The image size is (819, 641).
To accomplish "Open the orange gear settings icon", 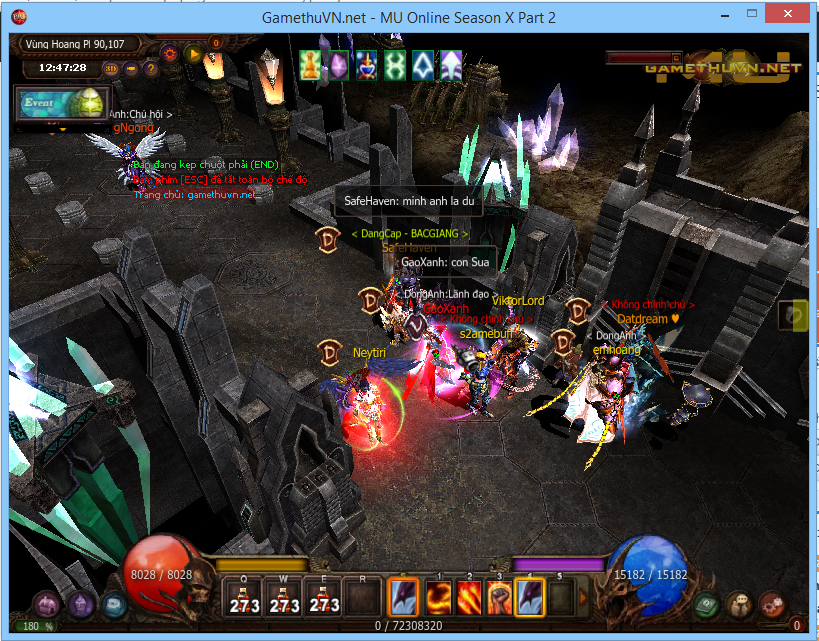I will pyautogui.click(x=169, y=53).
